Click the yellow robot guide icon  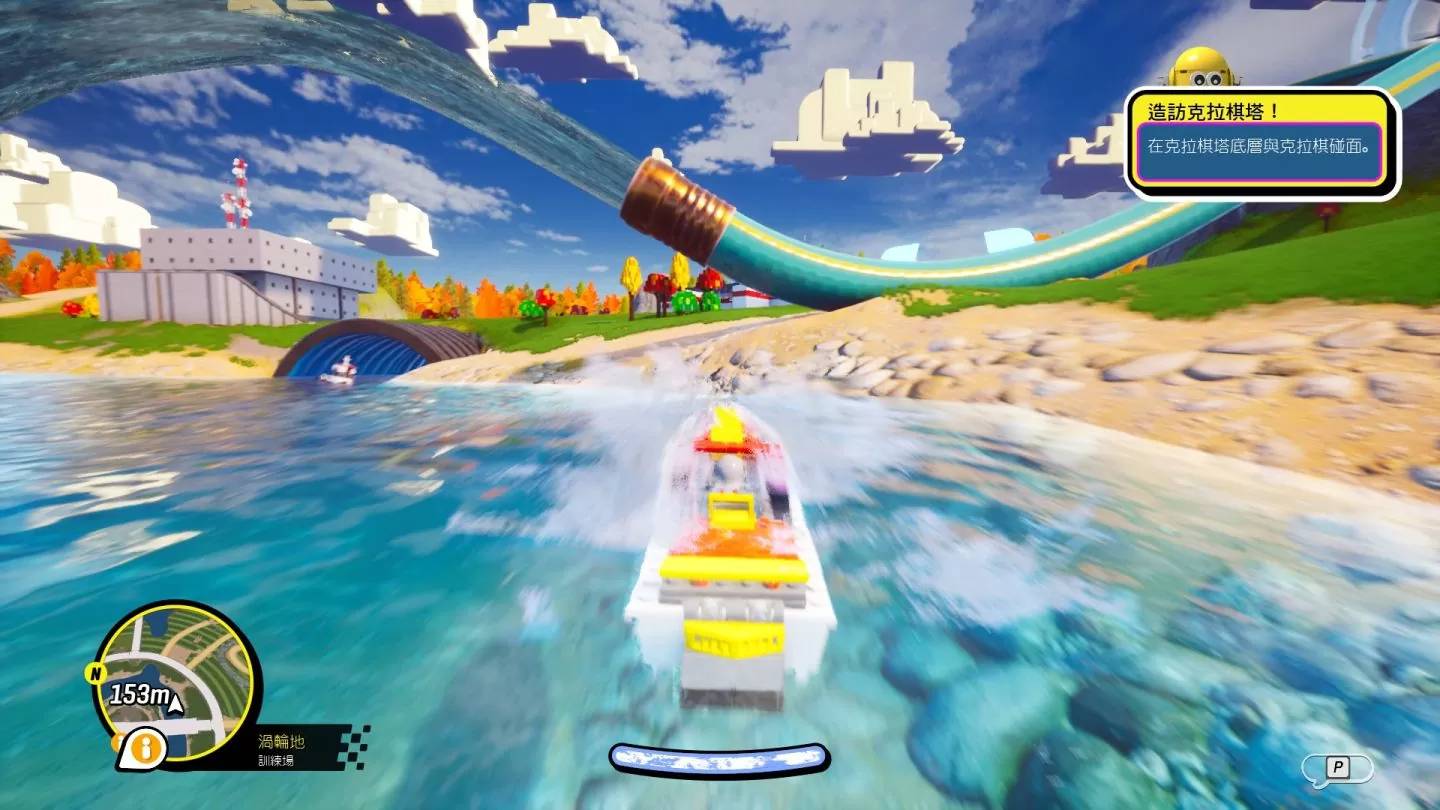[x=1204, y=67]
